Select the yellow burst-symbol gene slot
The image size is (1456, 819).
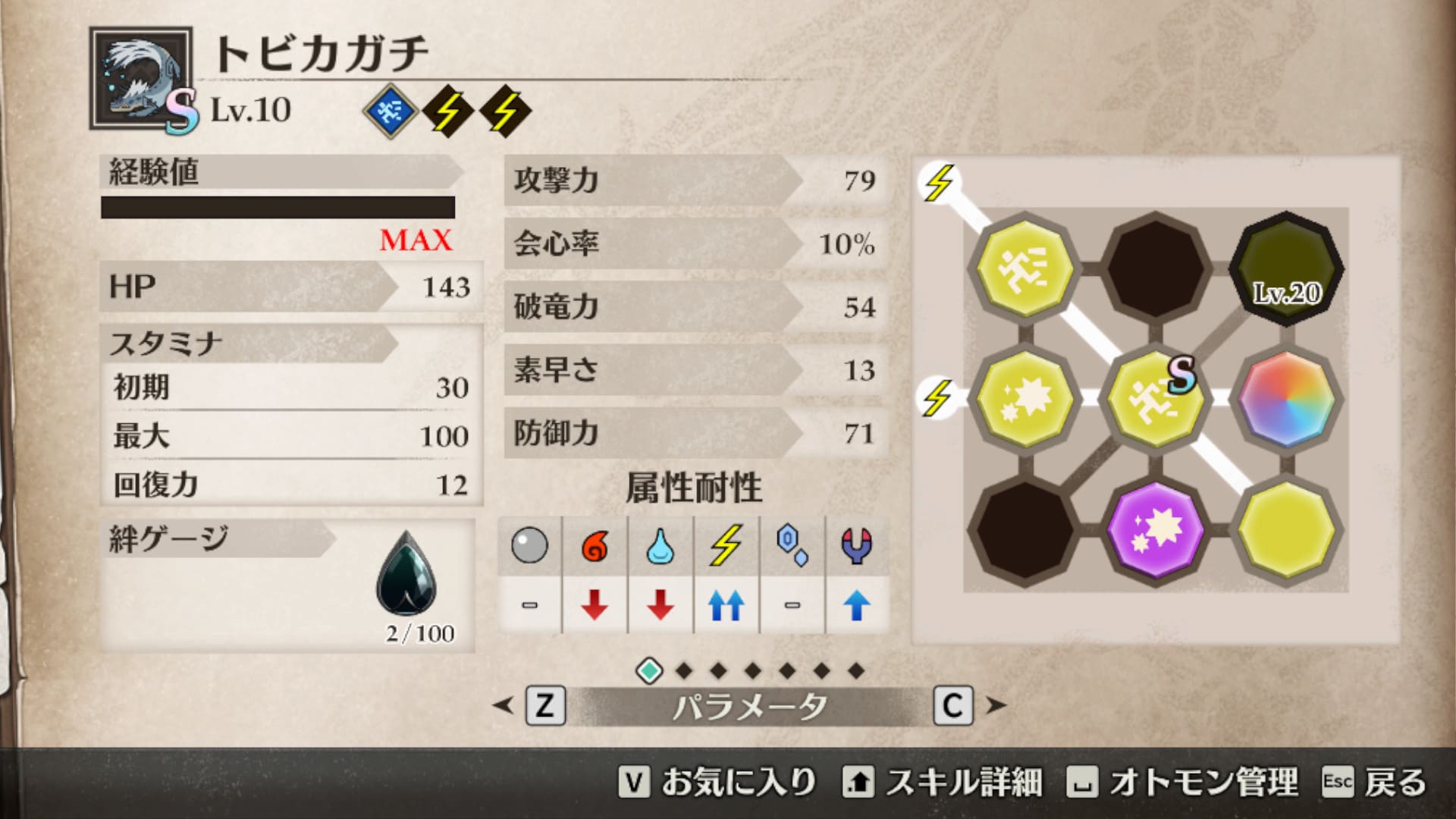click(x=1025, y=399)
